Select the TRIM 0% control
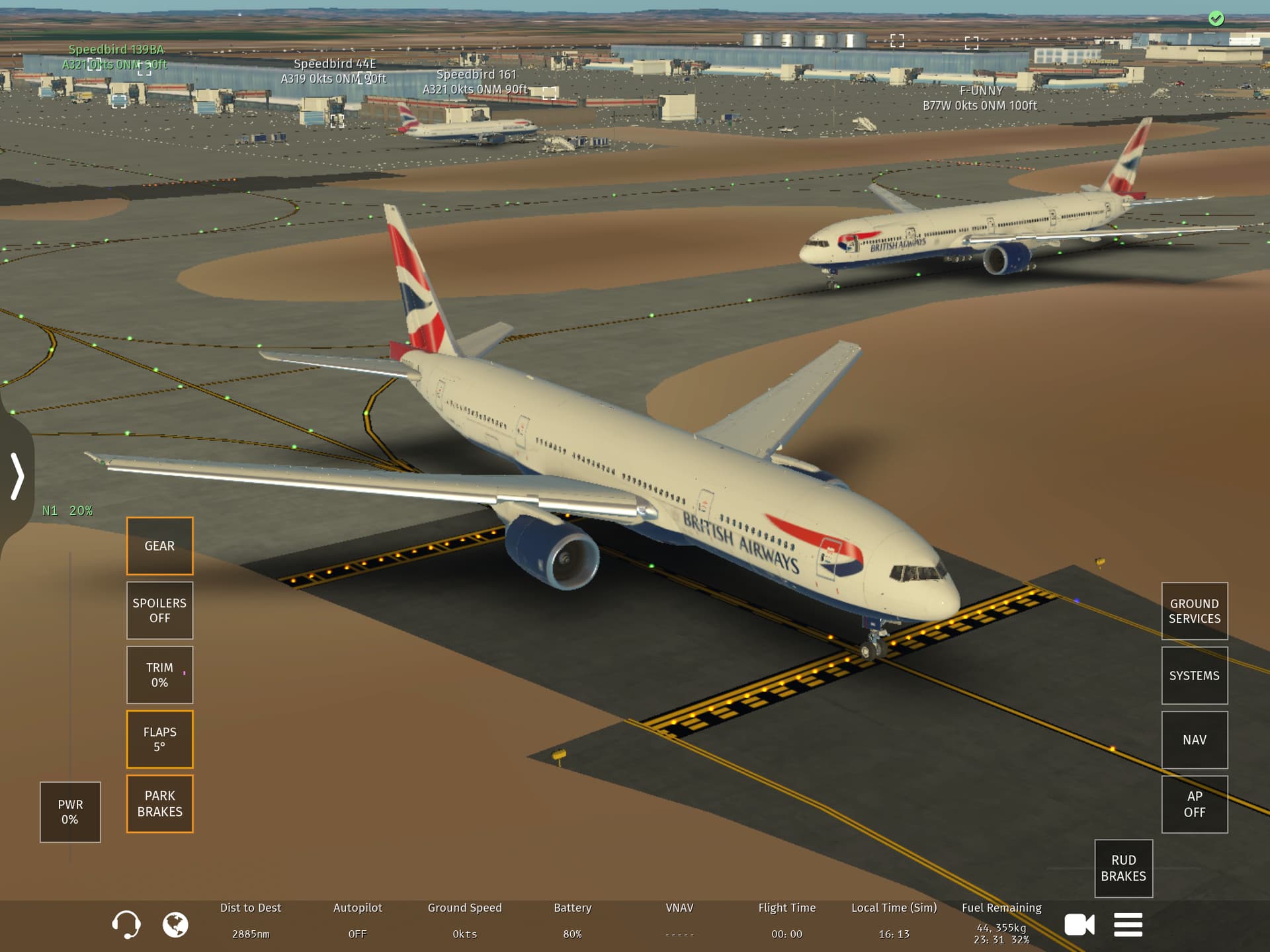 [159, 675]
